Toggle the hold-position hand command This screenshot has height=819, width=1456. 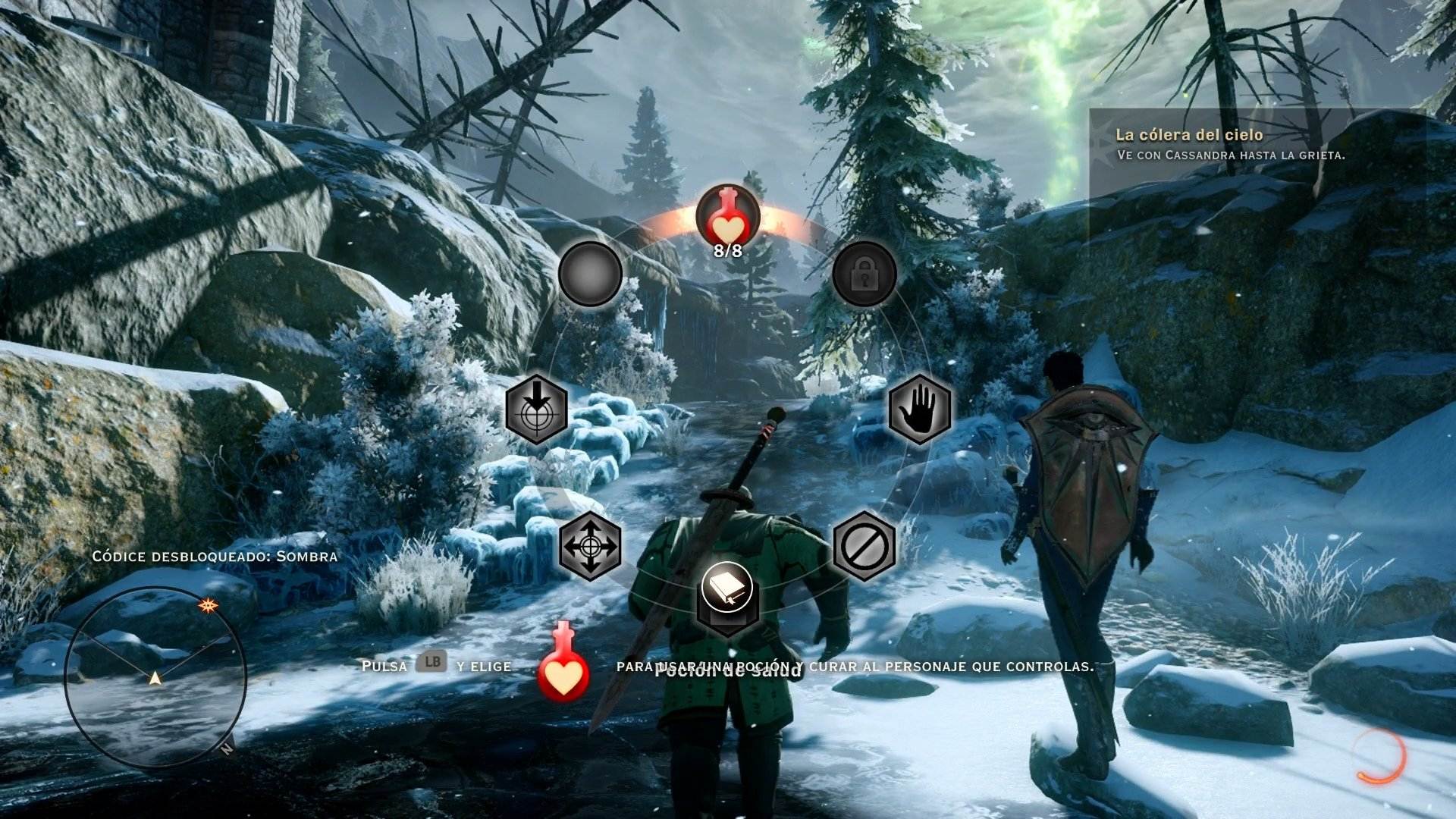919,409
